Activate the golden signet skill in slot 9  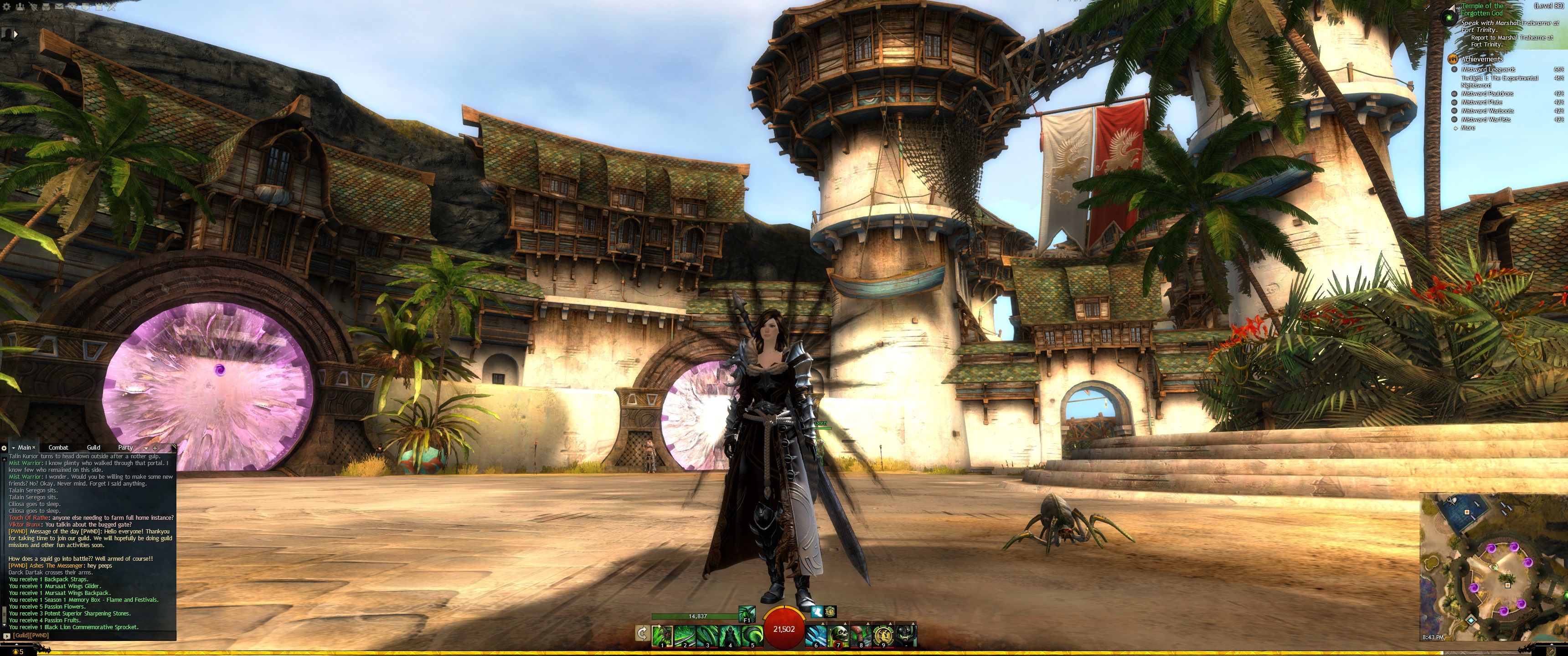(x=883, y=635)
